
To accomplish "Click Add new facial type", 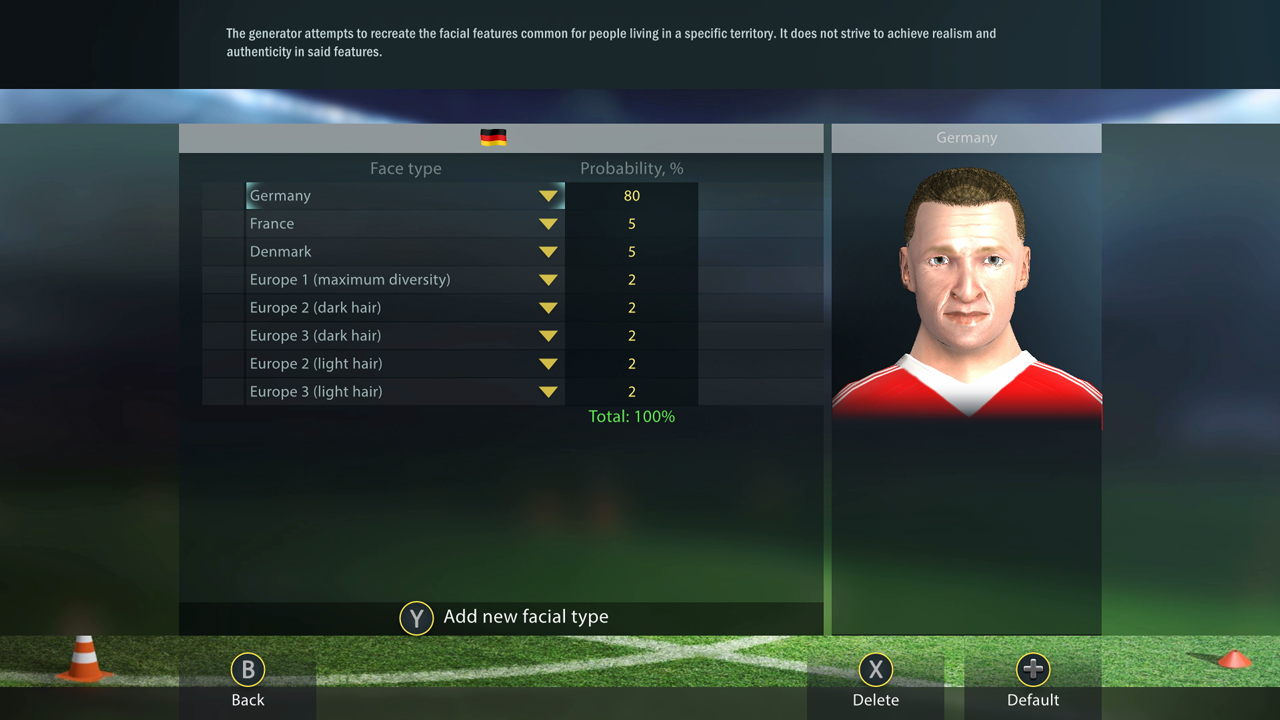I will tap(525, 616).
